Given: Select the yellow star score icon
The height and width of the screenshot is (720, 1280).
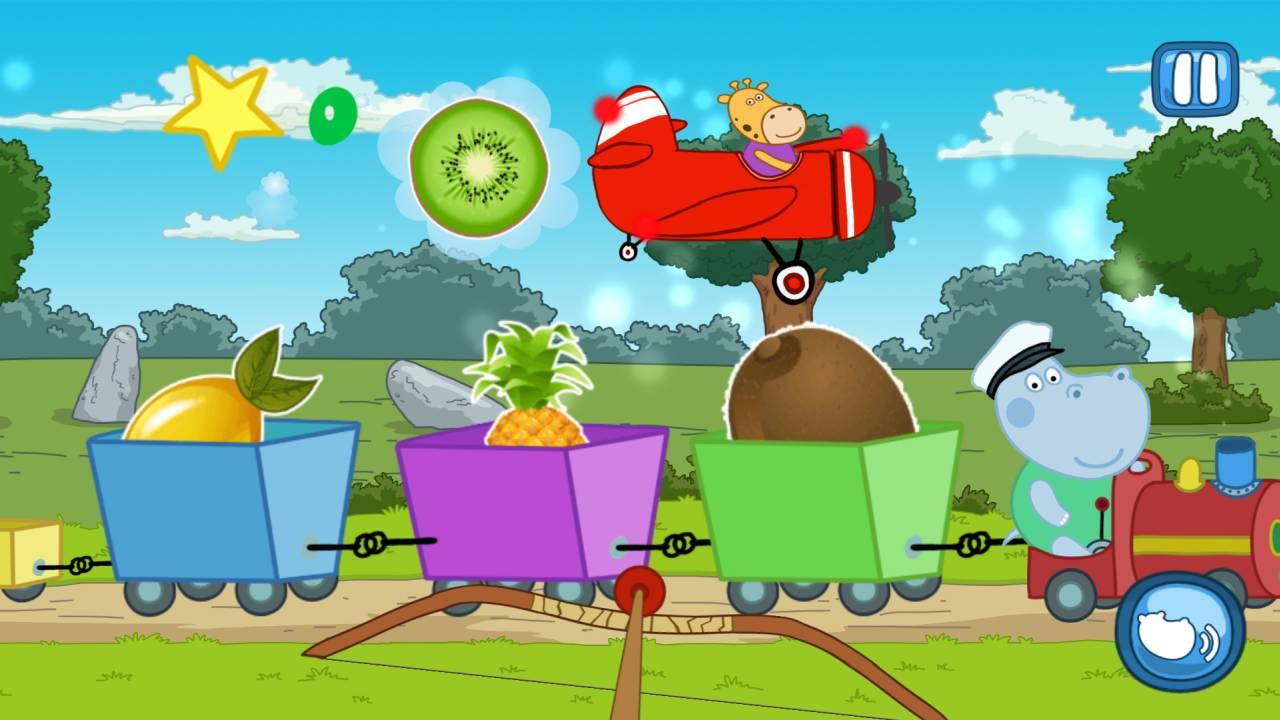Looking at the screenshot, I should pyautogui.click(x=222, y=110).
